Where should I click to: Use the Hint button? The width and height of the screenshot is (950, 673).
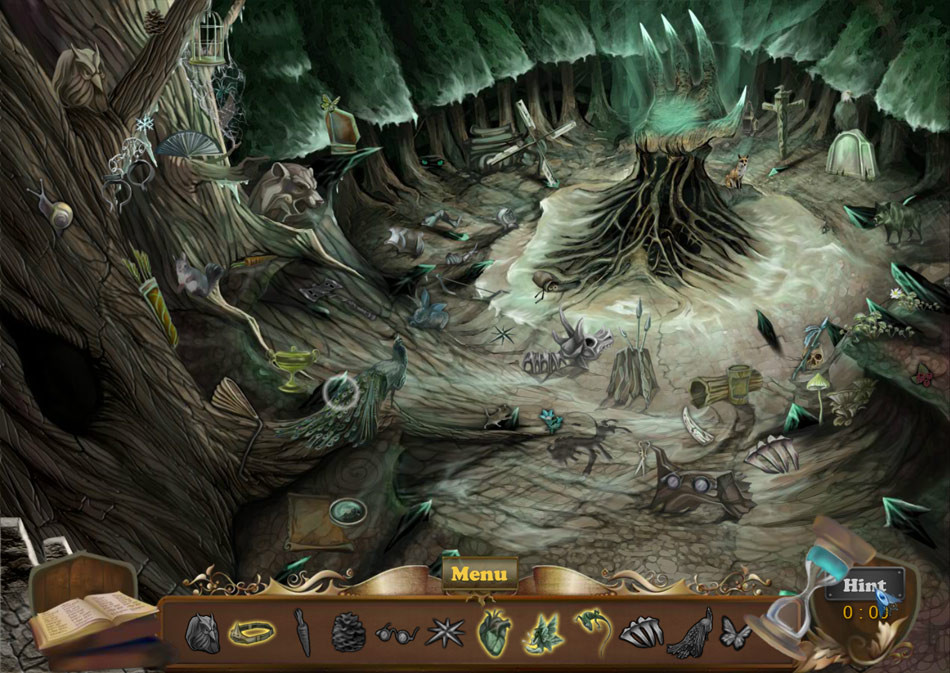[x=864, y=585]
